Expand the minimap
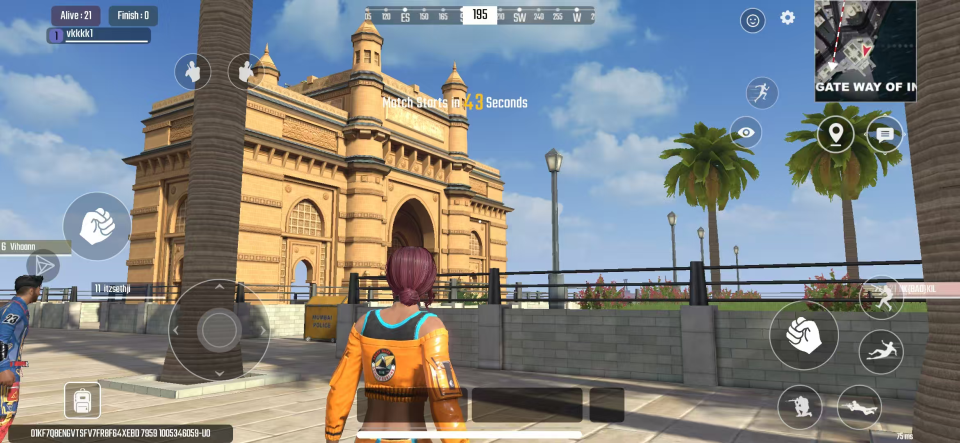 click(864, 50)
